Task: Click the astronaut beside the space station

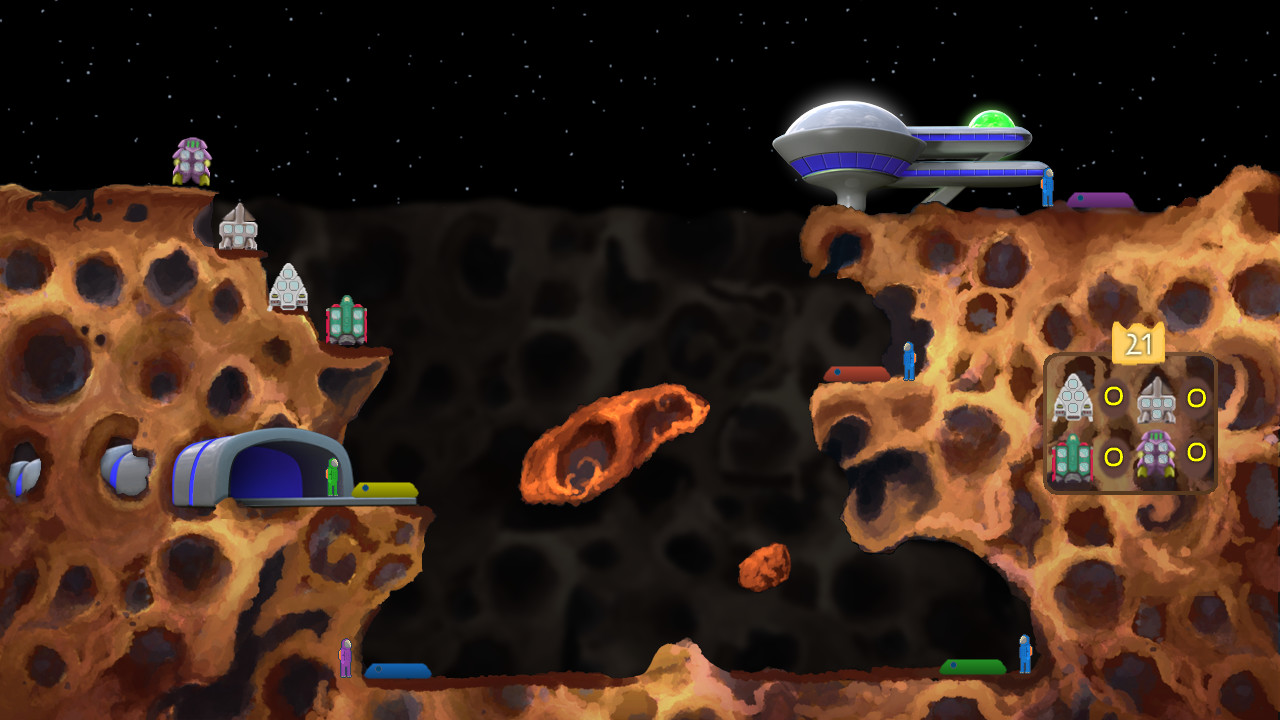Action: pos(1048,186)
